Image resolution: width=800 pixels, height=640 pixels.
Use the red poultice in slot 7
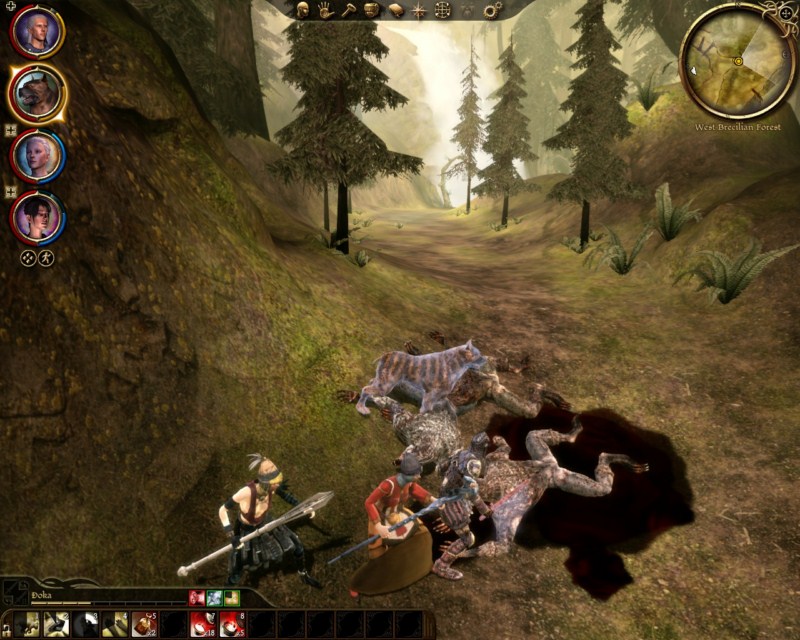pyautogui.click(x=202, y=624)
